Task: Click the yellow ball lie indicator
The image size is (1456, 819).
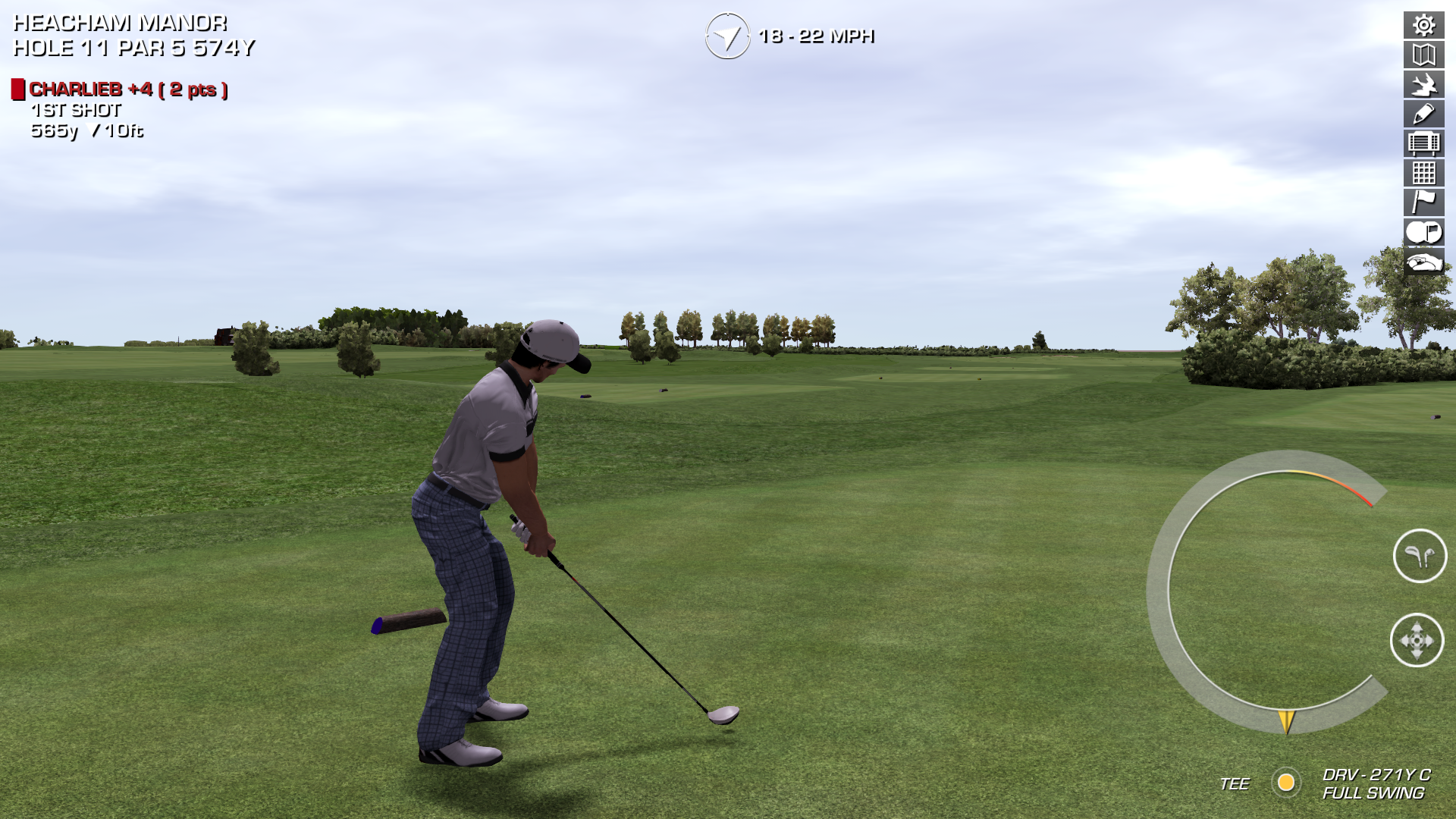Action: click(x=1286, y=783)
